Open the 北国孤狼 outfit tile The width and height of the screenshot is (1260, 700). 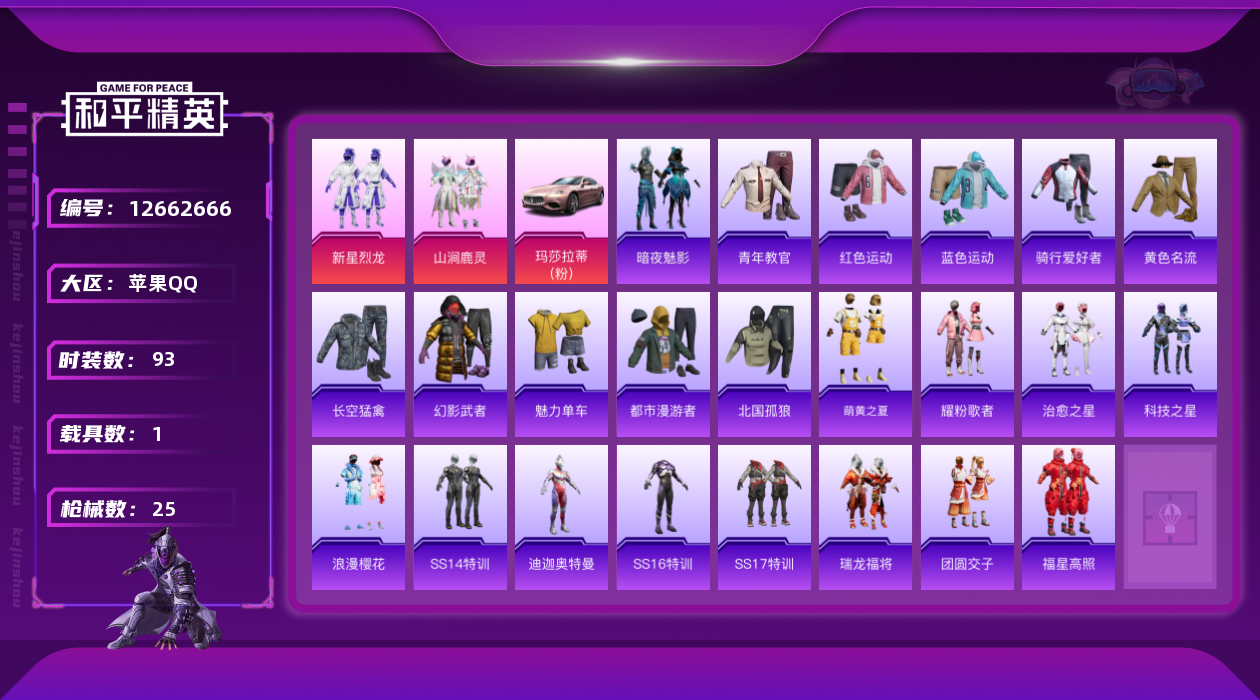point(764,364)
